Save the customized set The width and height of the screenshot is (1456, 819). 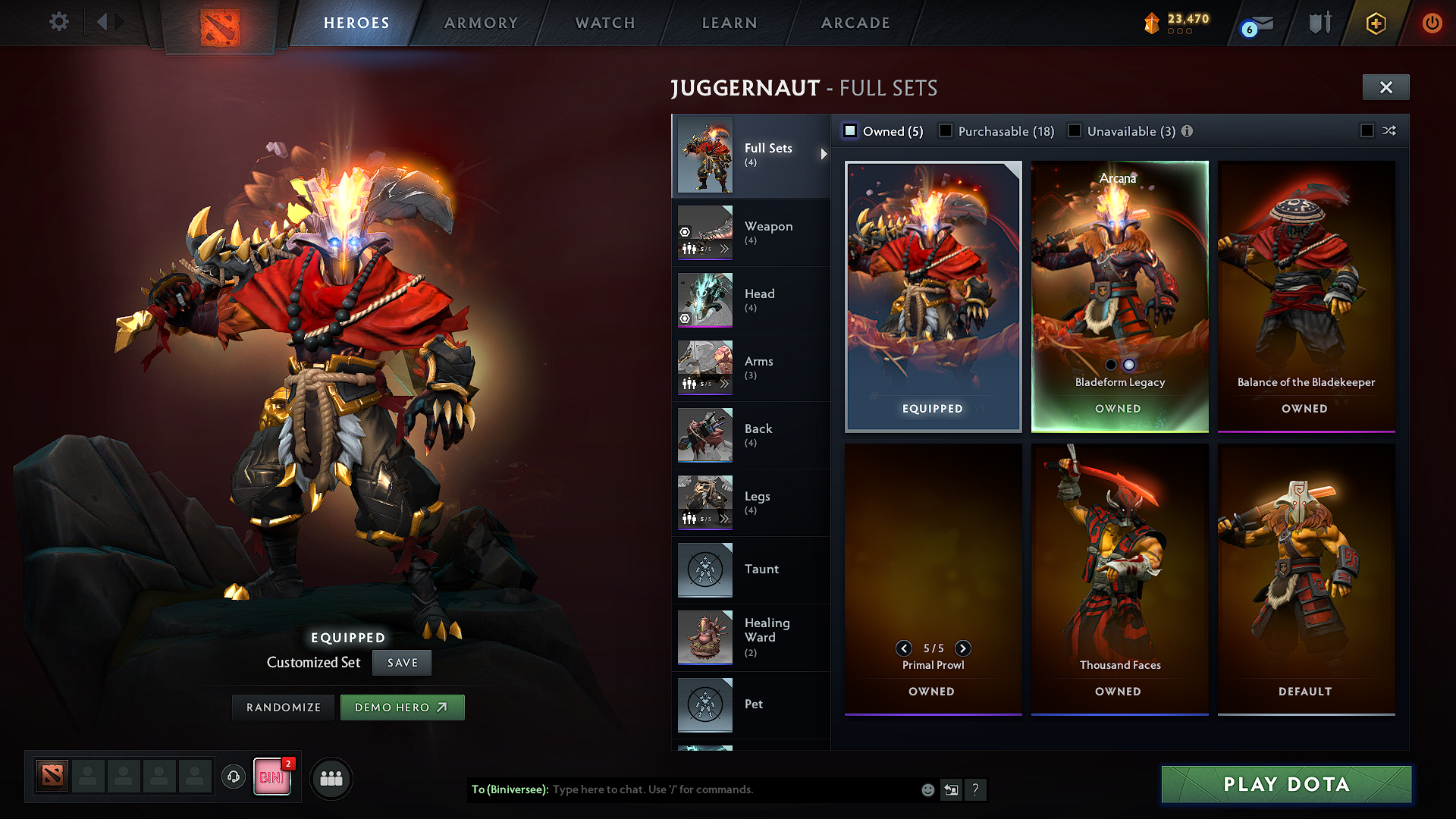(402, 663)
